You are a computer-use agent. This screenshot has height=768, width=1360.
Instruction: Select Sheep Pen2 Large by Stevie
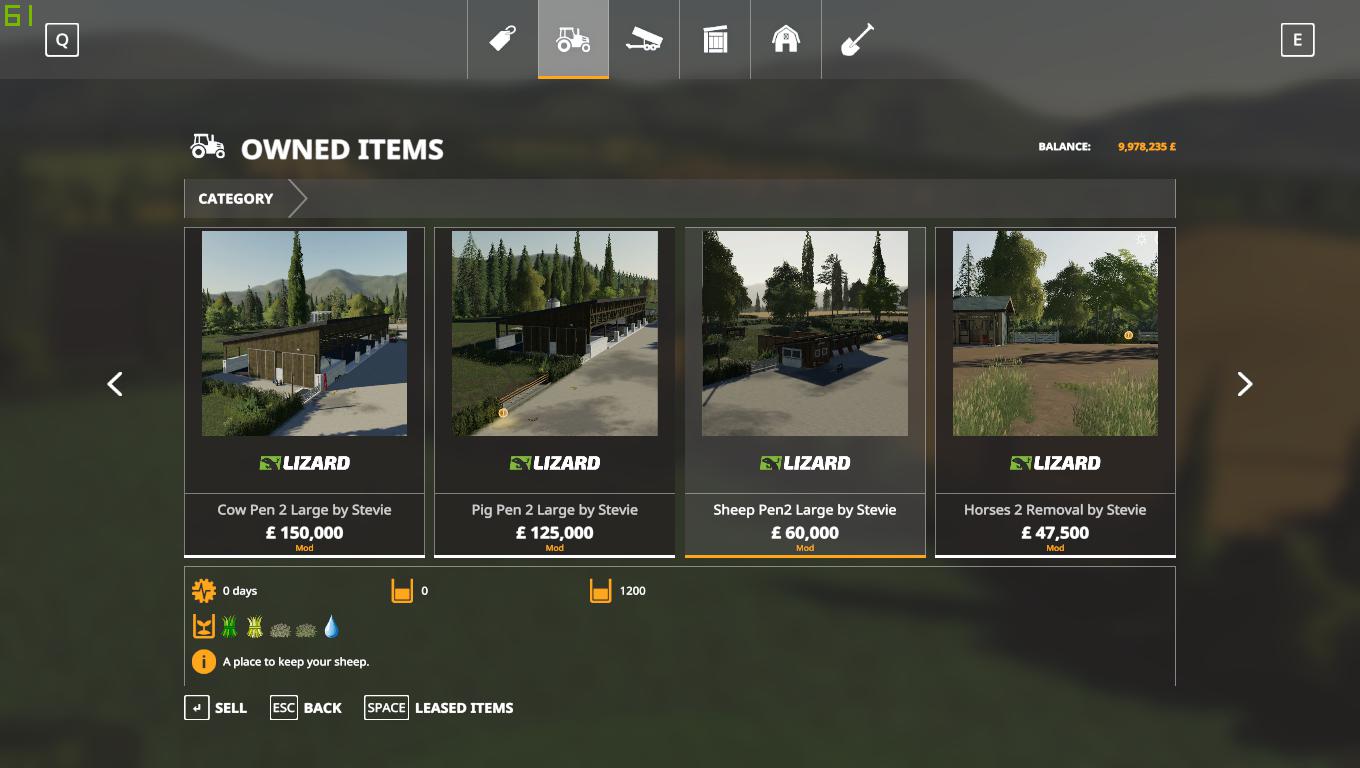tap(805, 391)
